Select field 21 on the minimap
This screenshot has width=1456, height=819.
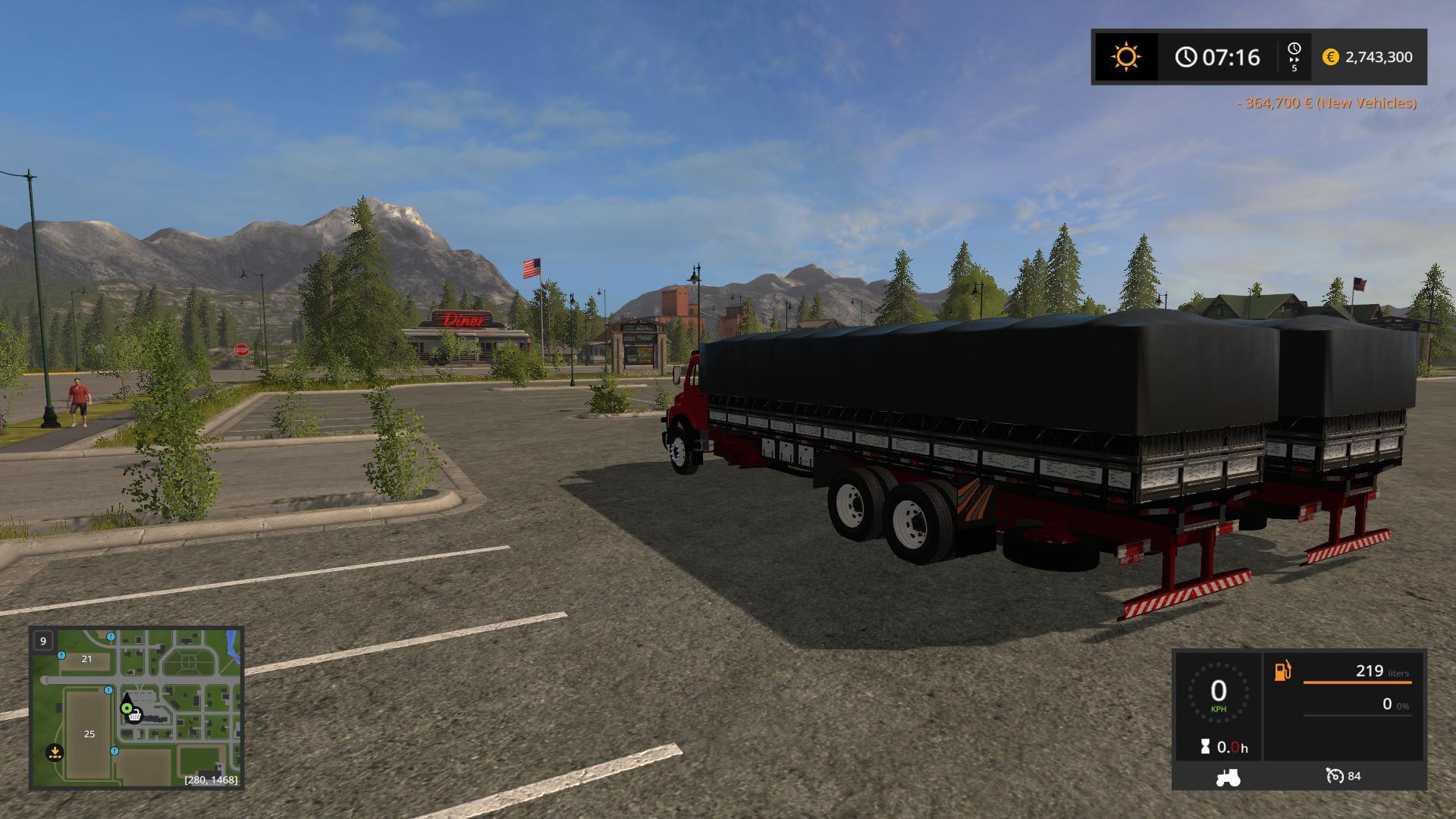click(86, 659)
